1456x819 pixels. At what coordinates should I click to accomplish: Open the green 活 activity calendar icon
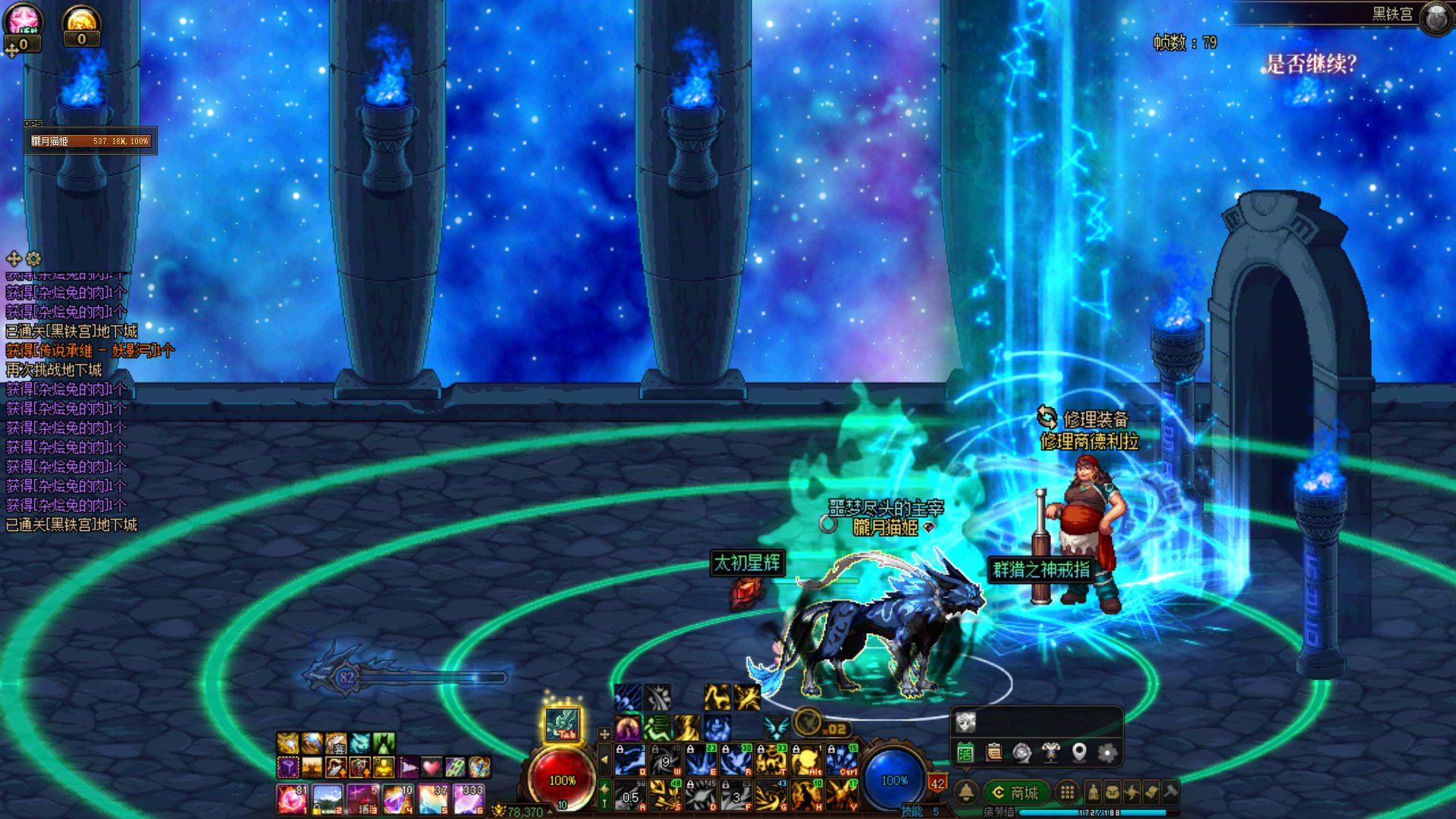[965, 752]
